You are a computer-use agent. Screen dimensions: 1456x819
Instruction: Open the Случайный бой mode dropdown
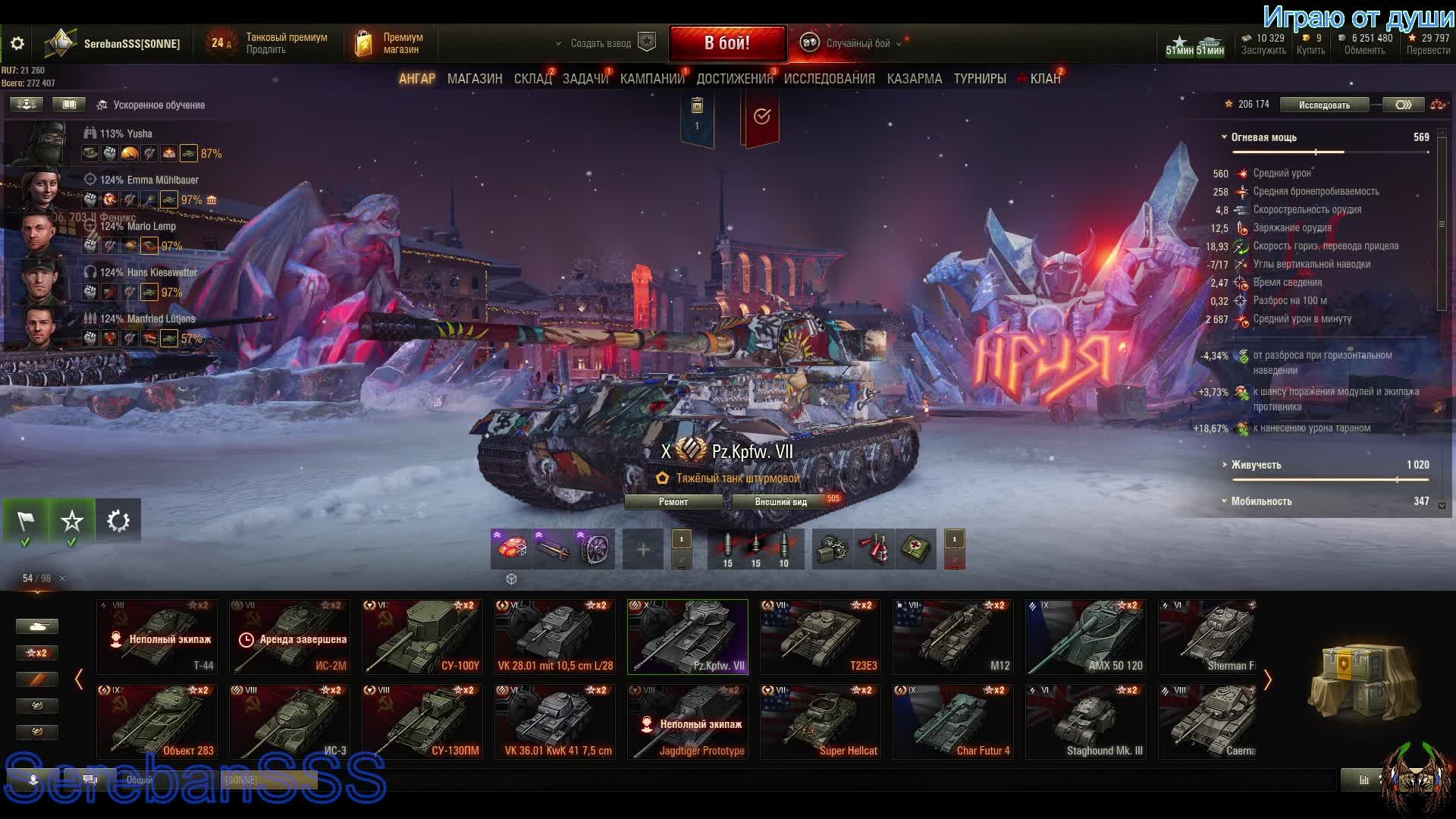(857, 44)
